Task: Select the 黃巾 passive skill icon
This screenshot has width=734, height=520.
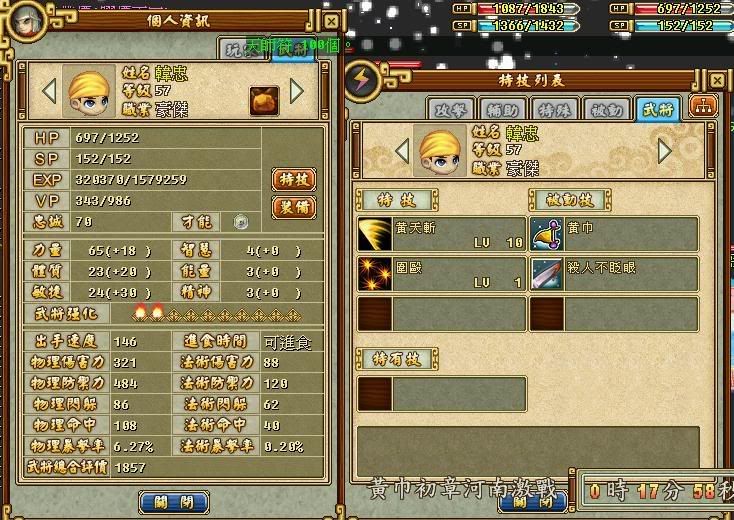Action: click(x=547, y=234)
